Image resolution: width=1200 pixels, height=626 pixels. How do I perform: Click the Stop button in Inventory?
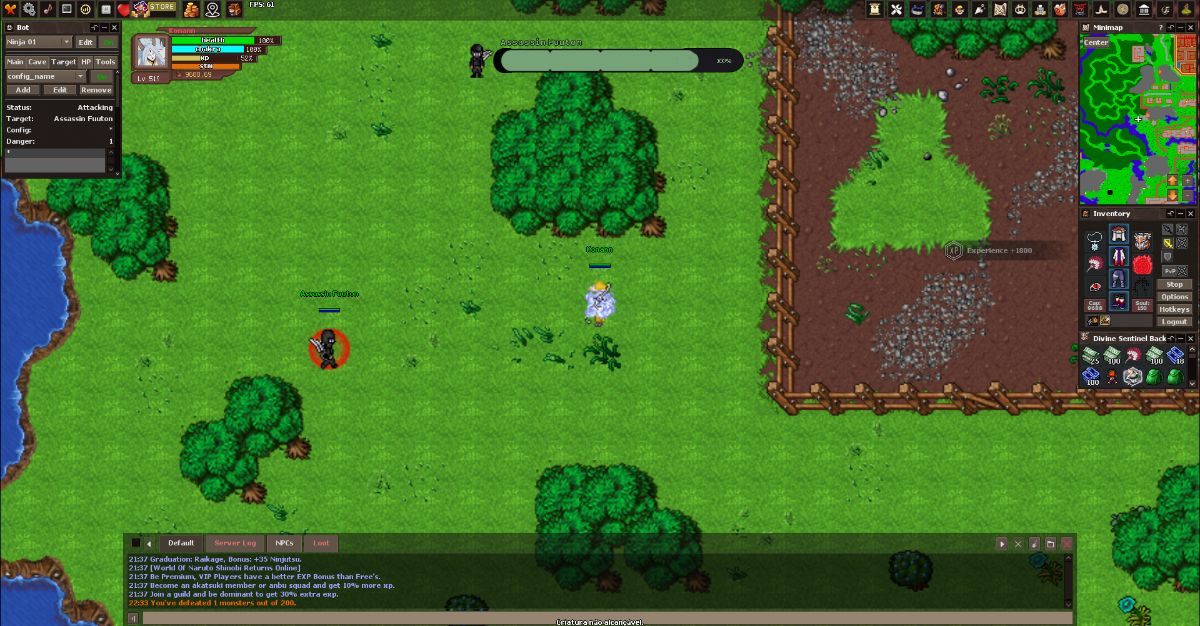pos(1174,285)
